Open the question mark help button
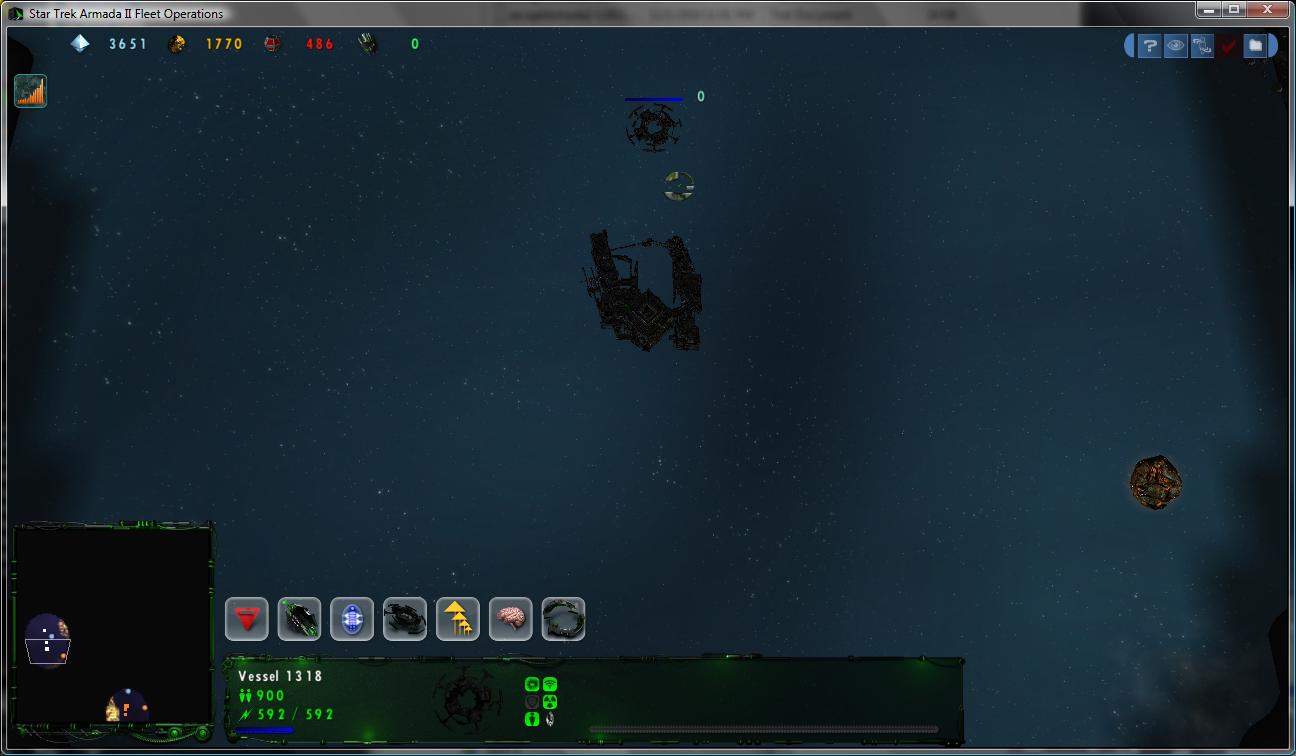Image resolution: width=1296 pixels, height=756 pixels. (1150, 45)
